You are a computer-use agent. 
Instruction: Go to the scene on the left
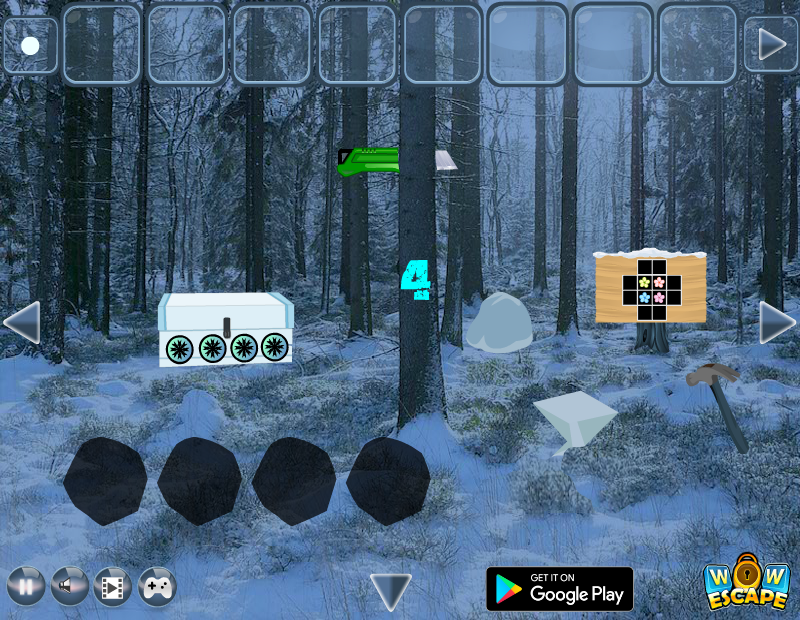coord(22,322)
